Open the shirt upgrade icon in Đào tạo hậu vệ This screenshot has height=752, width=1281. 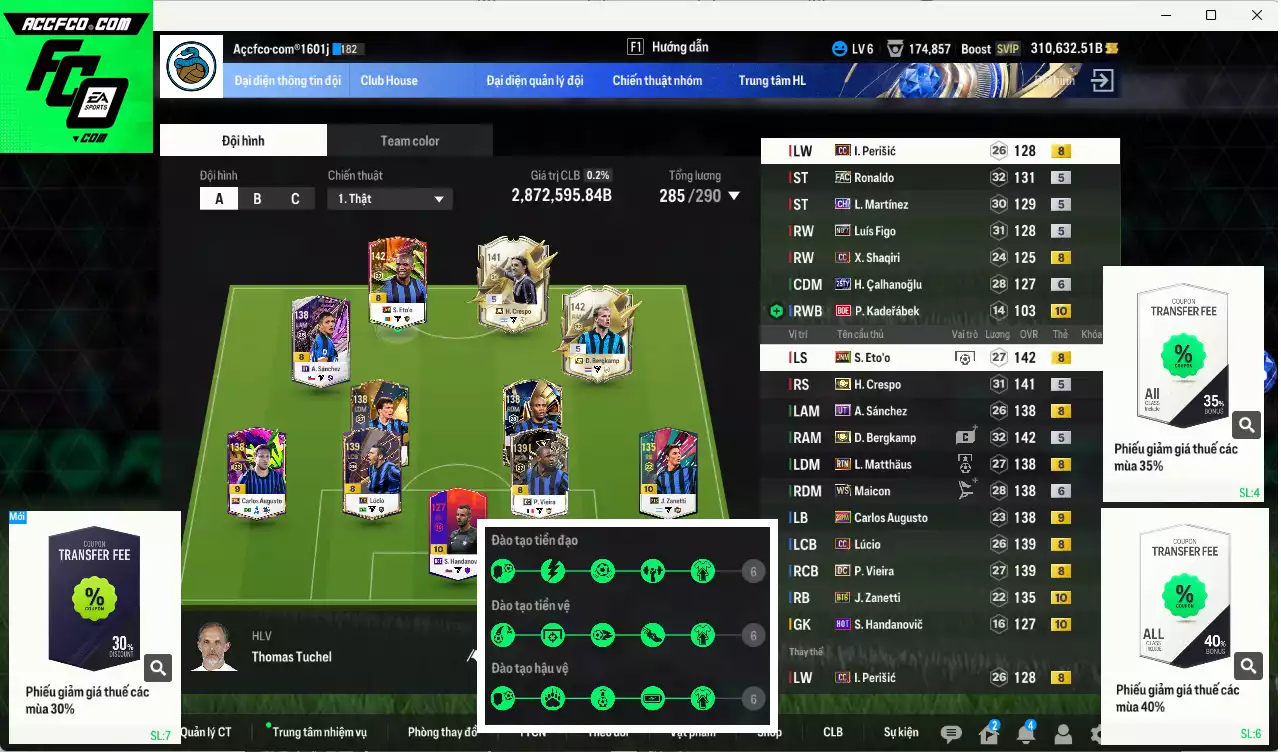click(702, 698)
